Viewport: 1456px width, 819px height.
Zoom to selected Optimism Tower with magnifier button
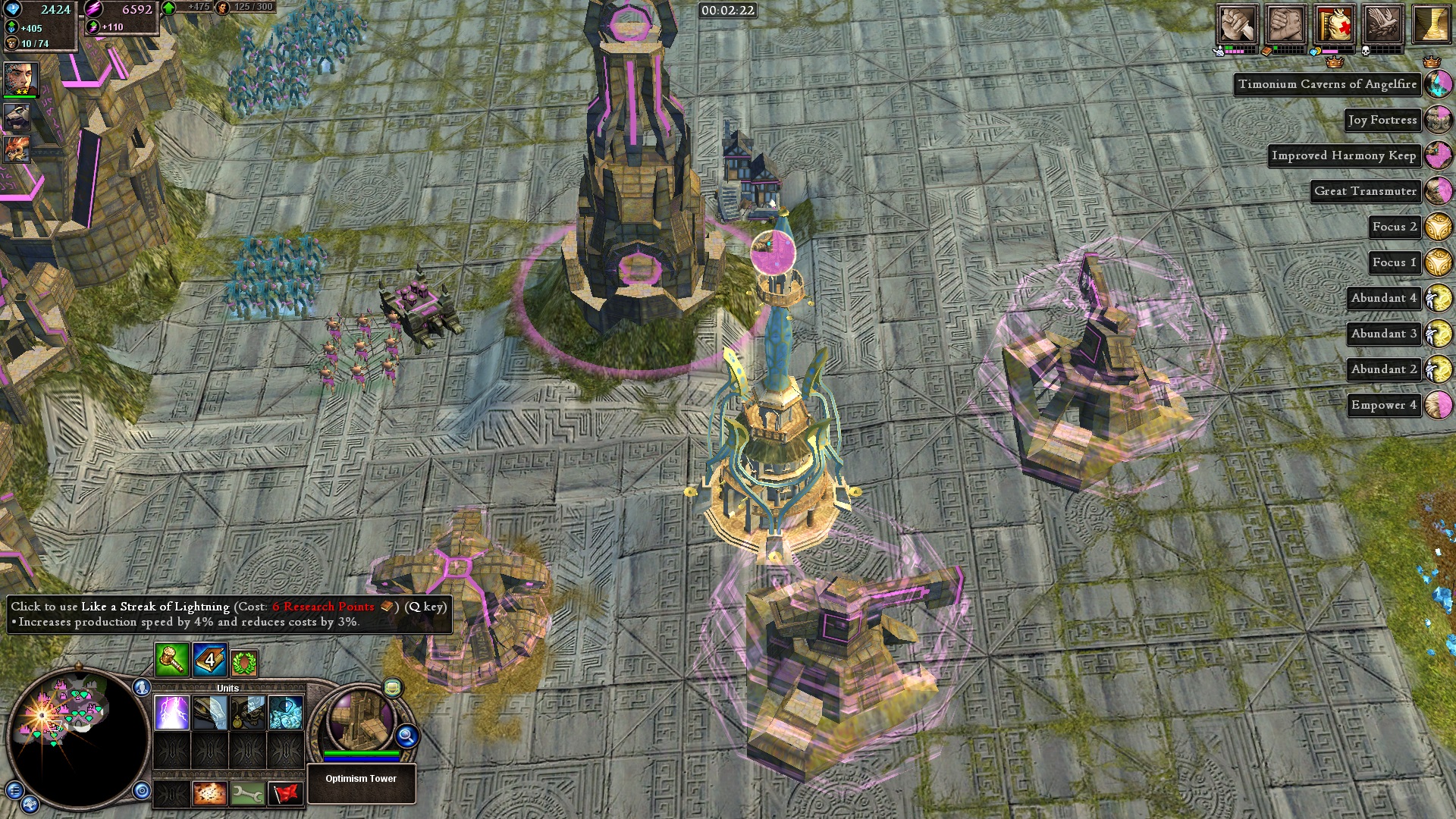pos(407,736)
